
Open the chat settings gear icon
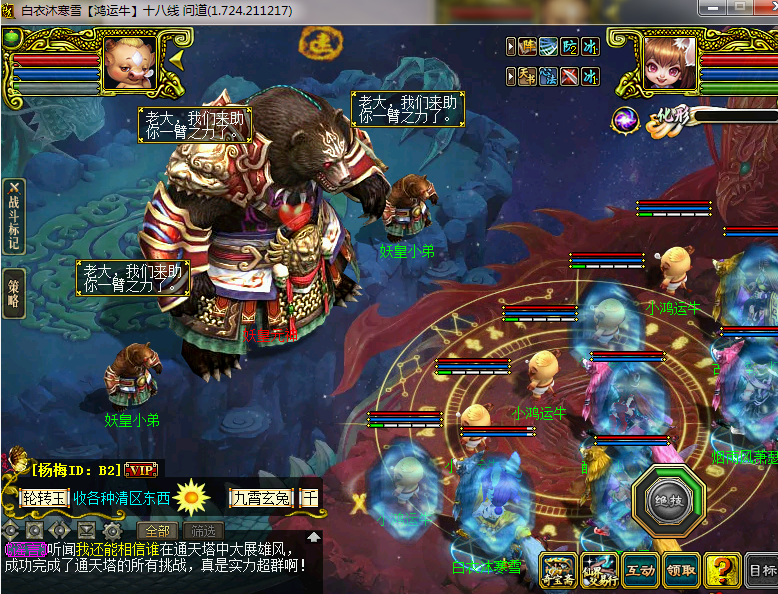tap(112, 530)
